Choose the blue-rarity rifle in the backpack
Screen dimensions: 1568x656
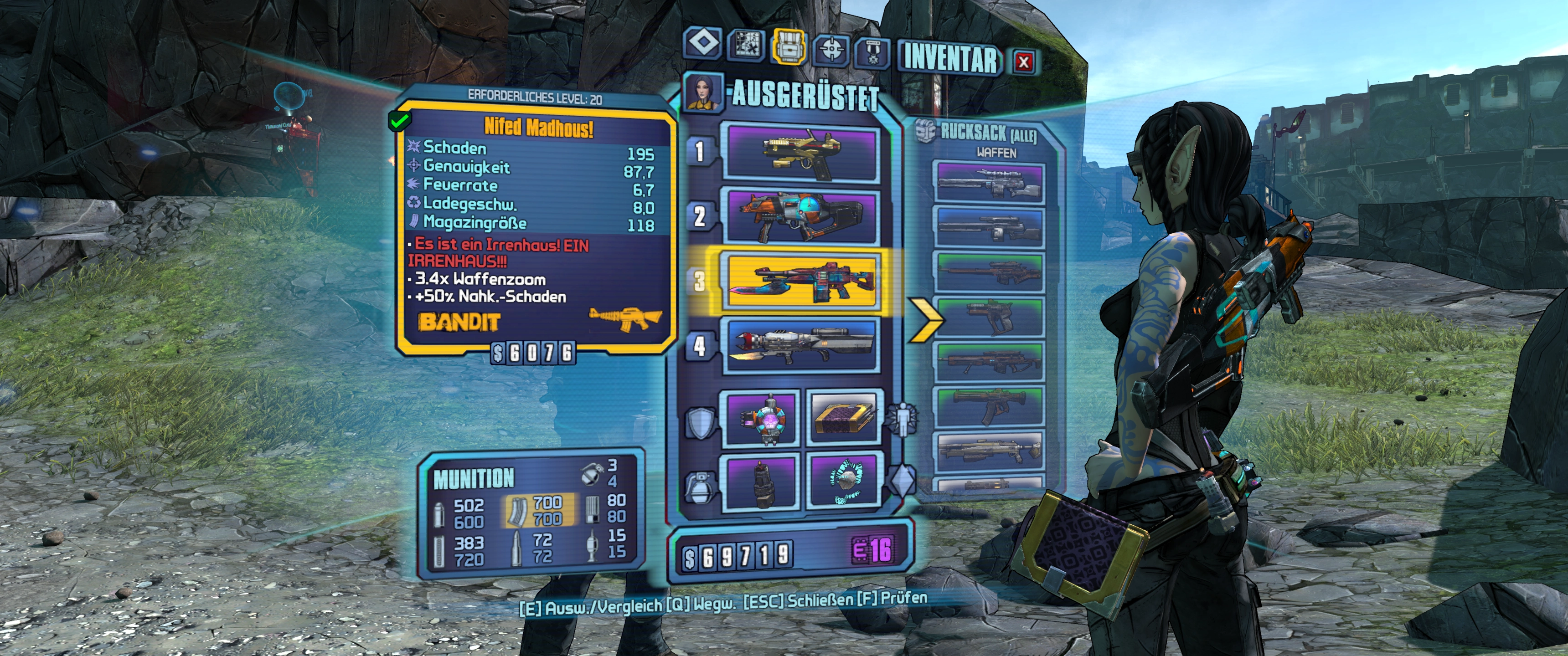pos(989,227)
